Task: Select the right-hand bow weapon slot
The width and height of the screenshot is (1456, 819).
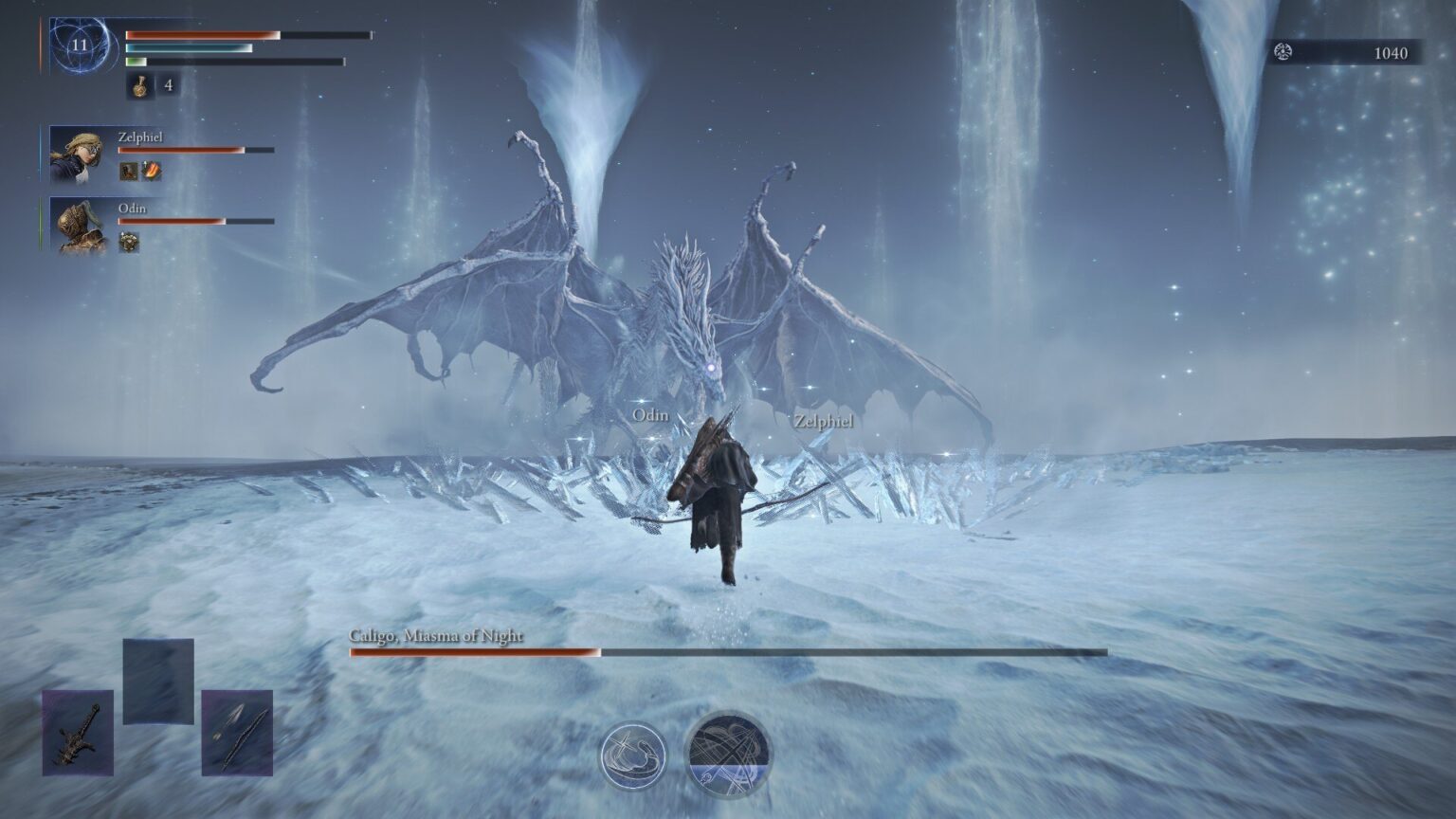Action: coord(237,733)
